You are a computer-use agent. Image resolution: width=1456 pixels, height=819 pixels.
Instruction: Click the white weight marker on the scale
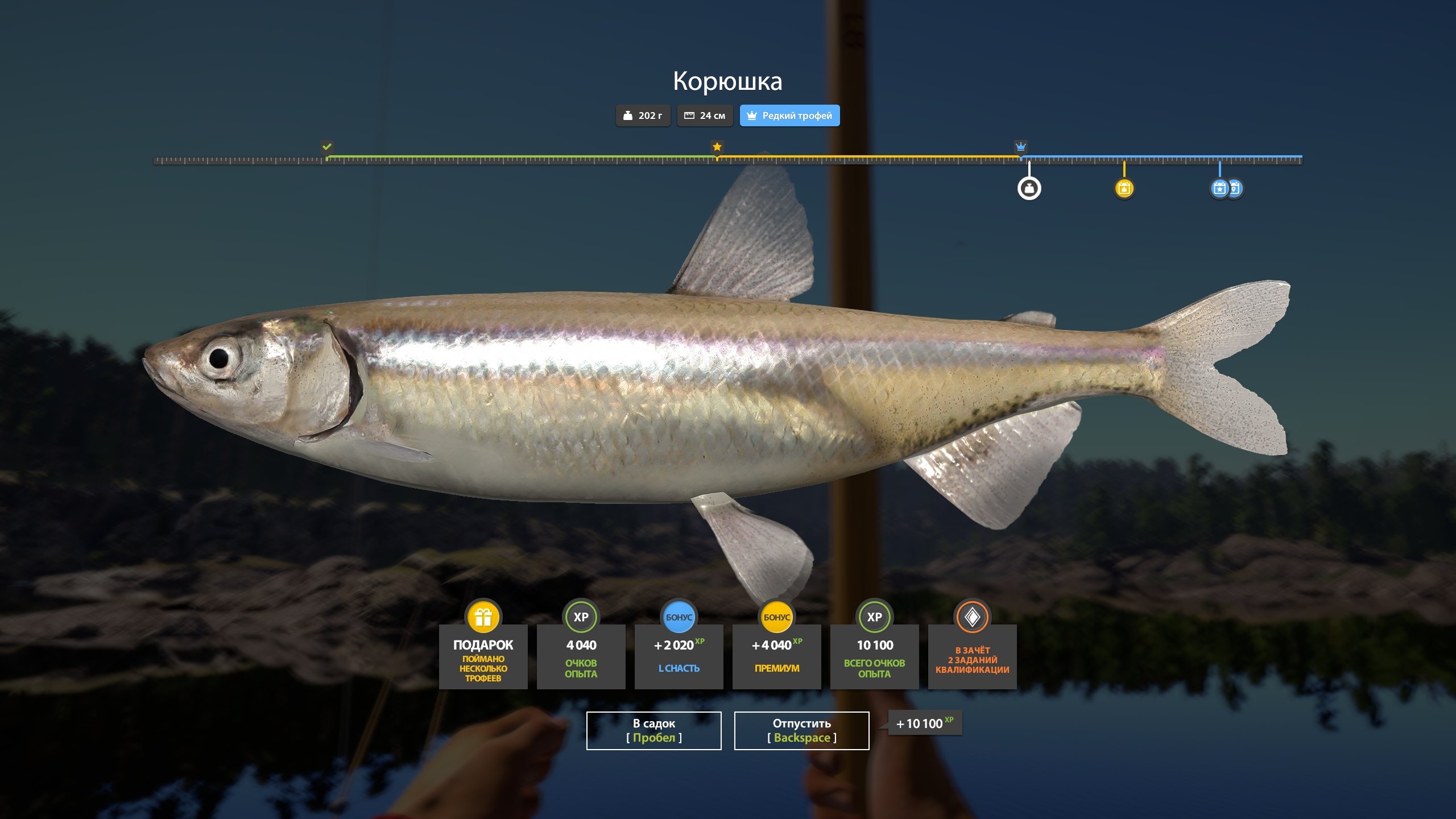[1029, 188]
